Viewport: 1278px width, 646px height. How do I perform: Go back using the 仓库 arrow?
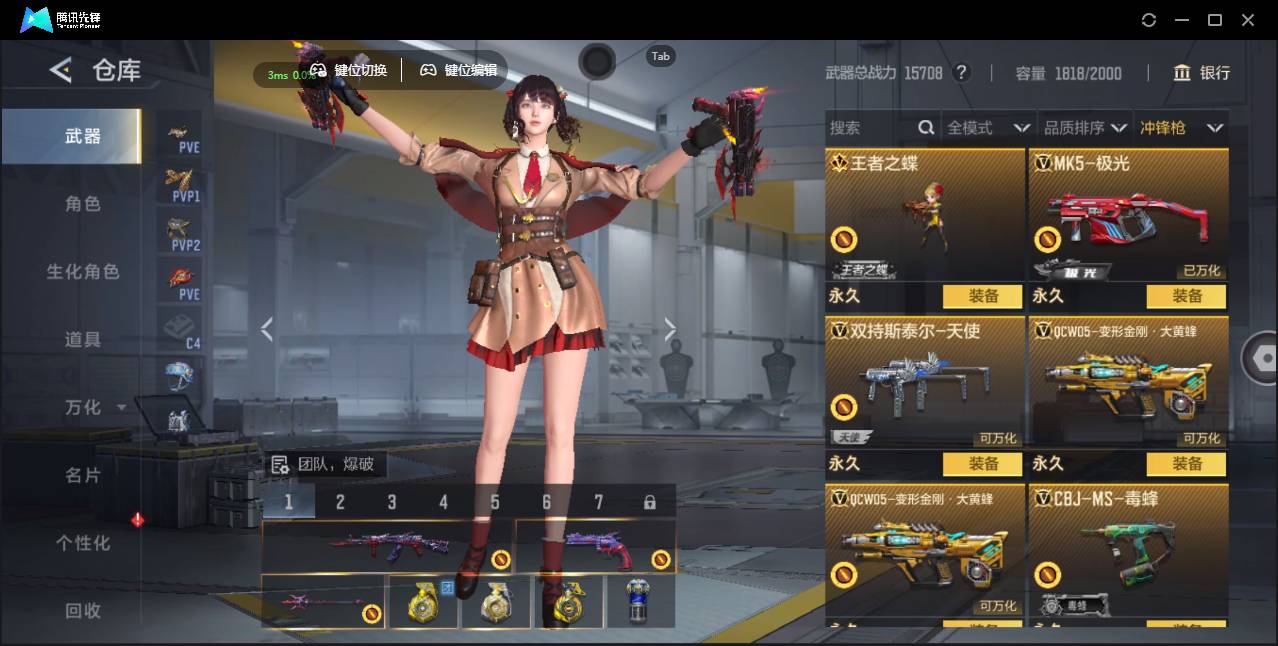(x=61, y=70)
